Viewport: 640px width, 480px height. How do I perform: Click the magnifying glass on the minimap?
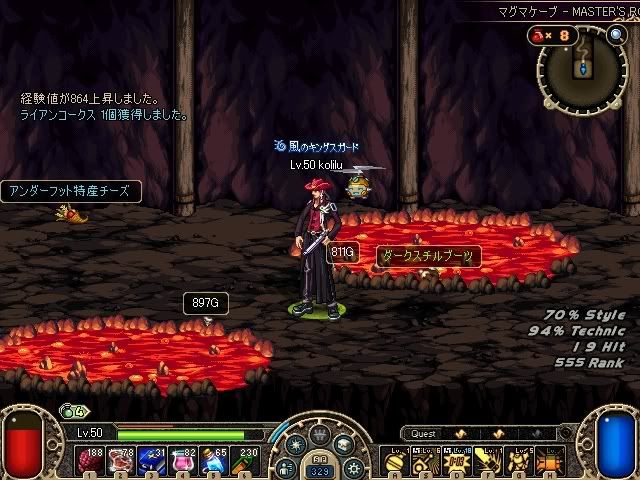pos(616,36)
